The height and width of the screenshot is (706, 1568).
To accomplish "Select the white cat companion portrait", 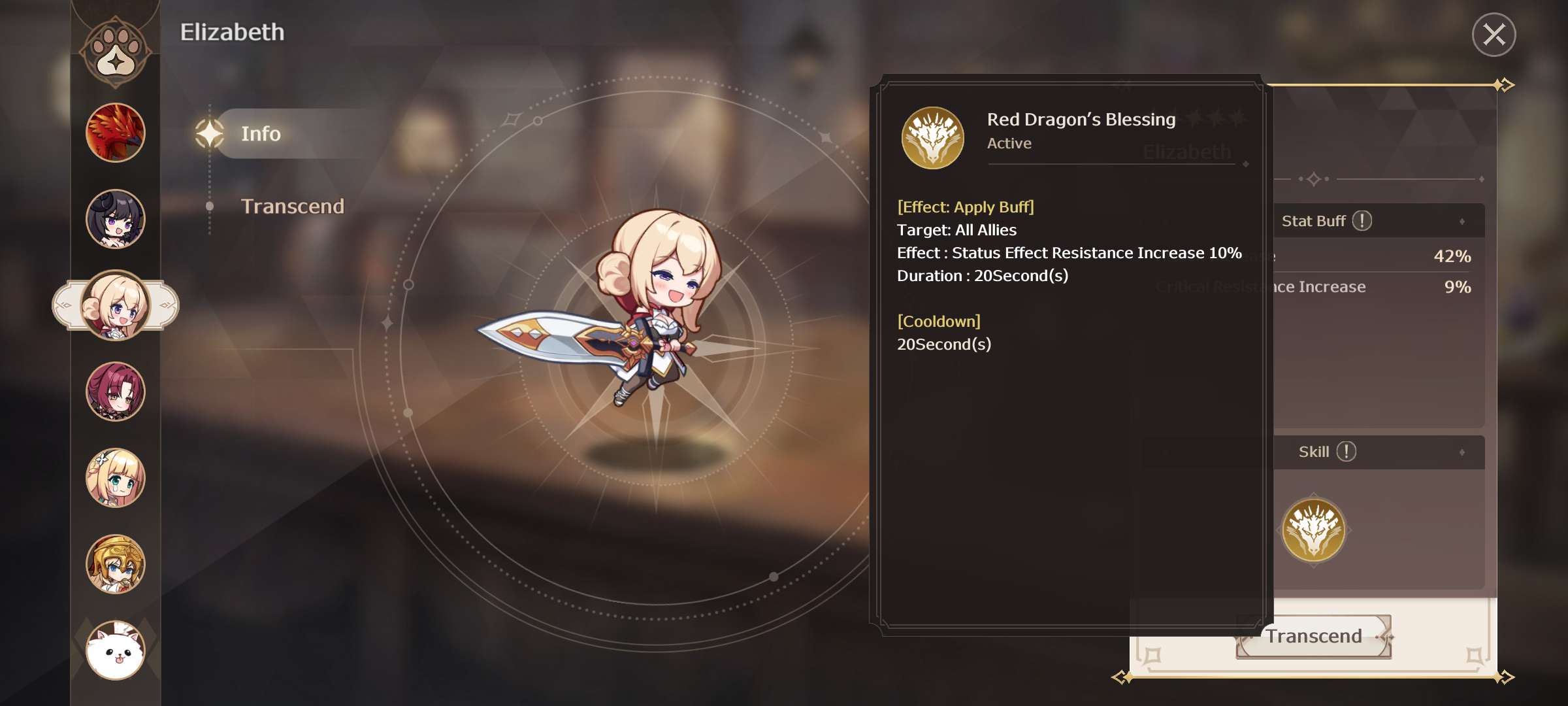I will pos(116,650).
